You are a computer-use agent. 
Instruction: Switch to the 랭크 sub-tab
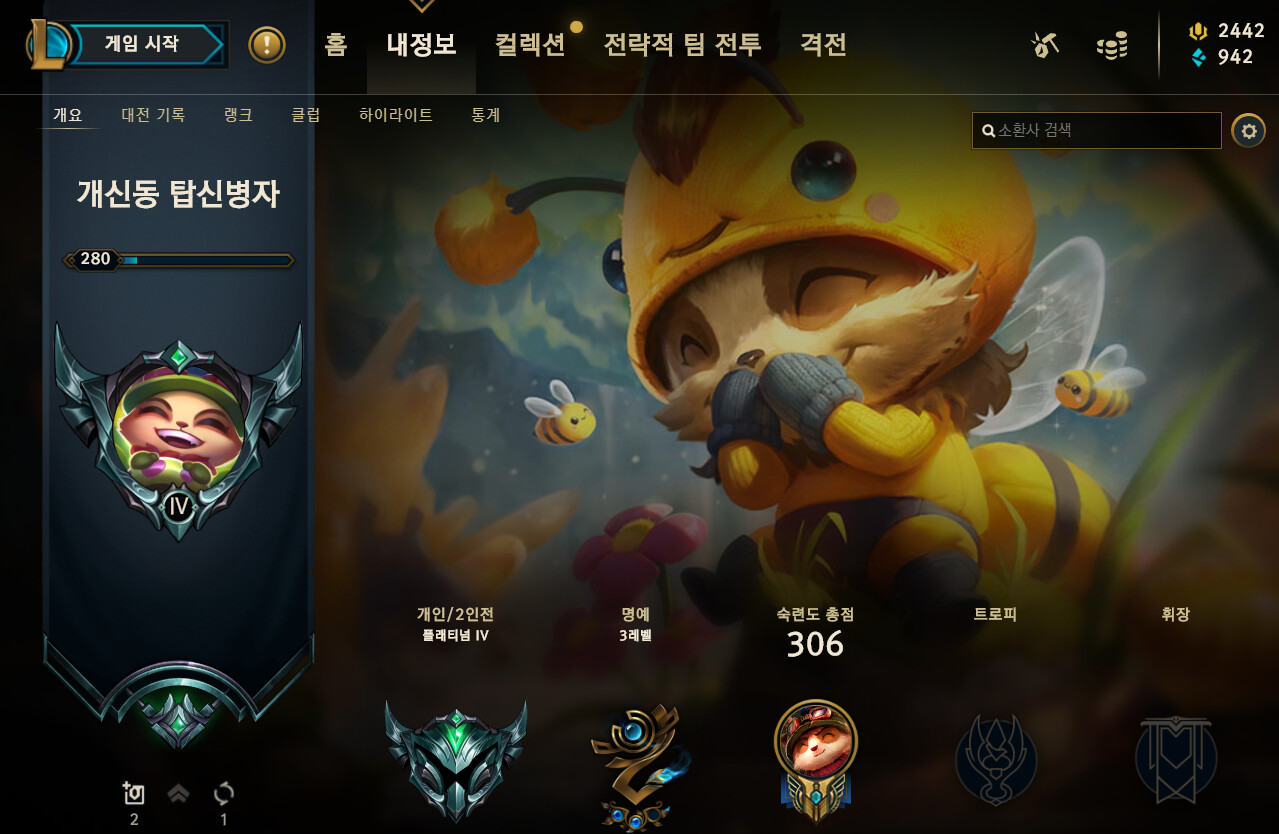238,115
